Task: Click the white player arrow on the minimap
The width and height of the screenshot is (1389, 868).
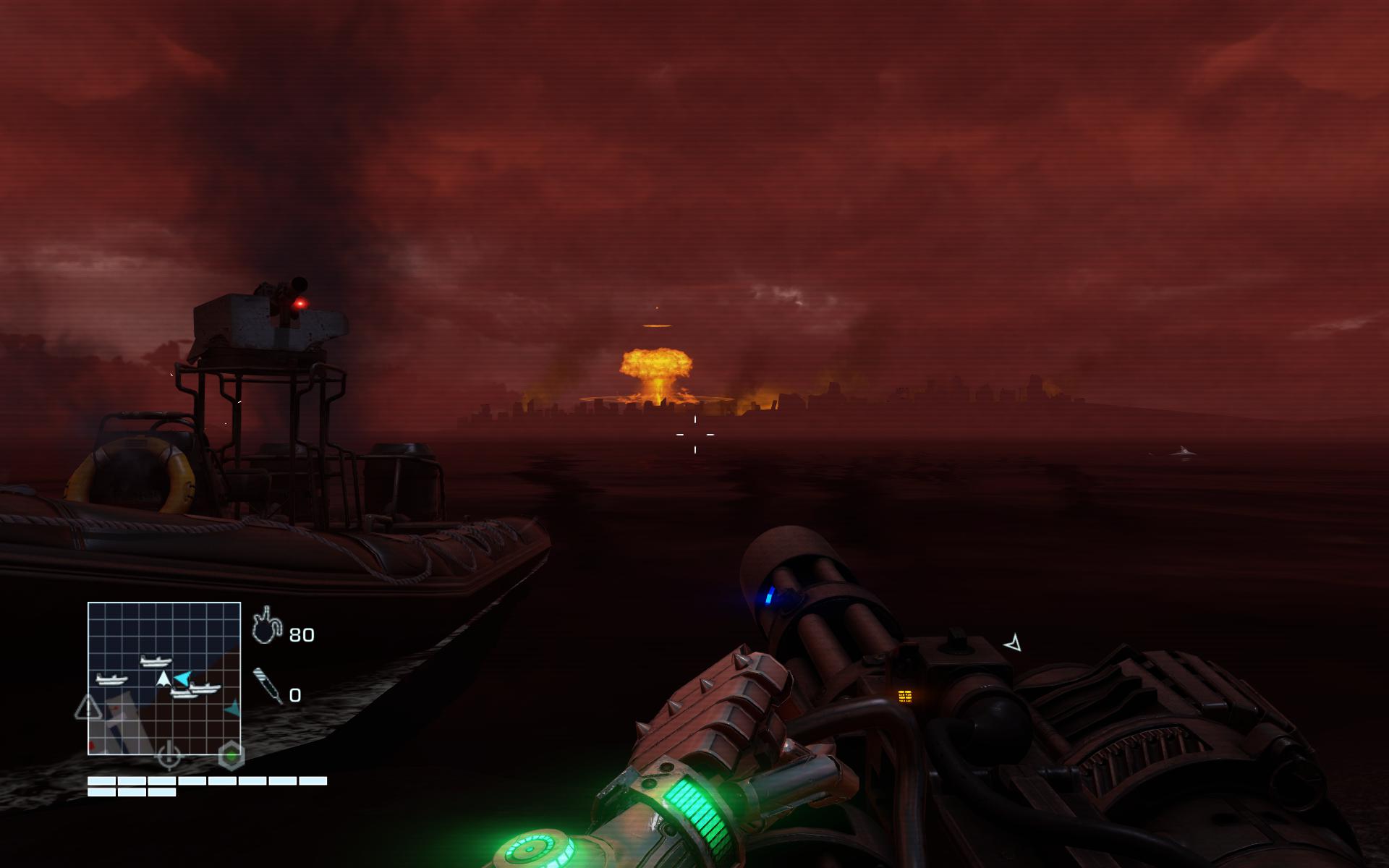Action: [x=163, y=678]
